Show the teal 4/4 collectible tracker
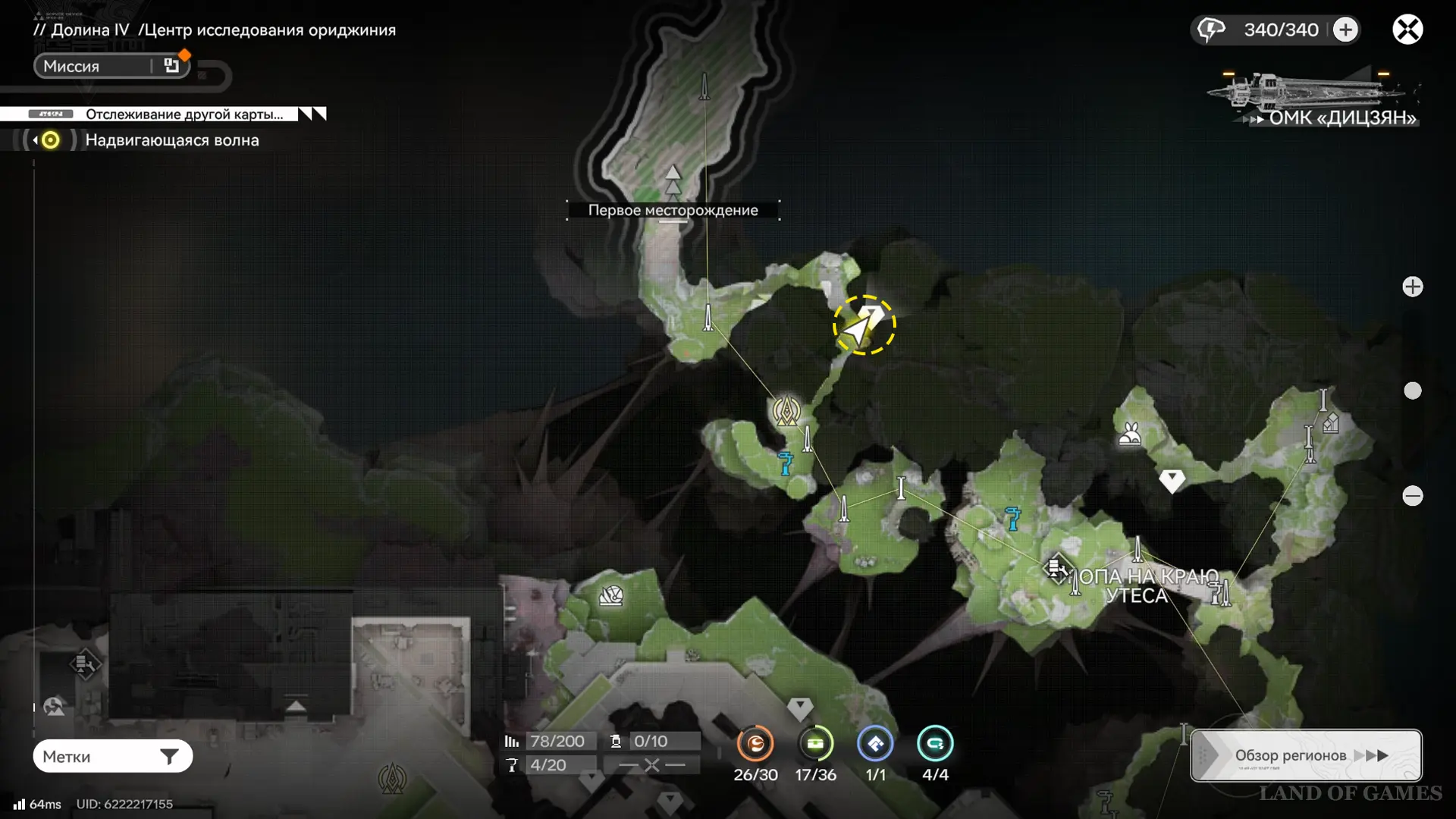The width and height of the screenshot is (1456, 819). click(x=935, y=744)
